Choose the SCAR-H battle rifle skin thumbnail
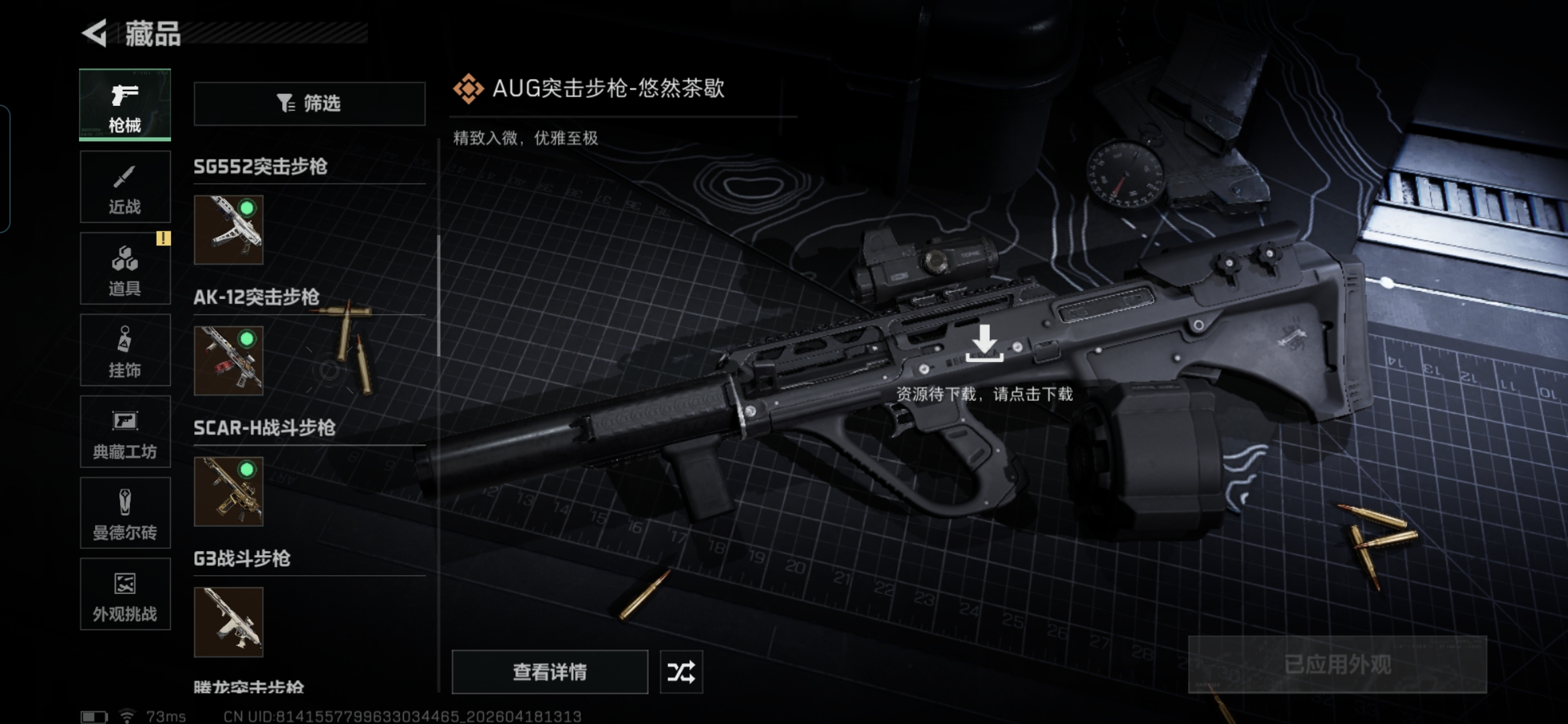This screenshot has height=724, width=1568. 228,491
